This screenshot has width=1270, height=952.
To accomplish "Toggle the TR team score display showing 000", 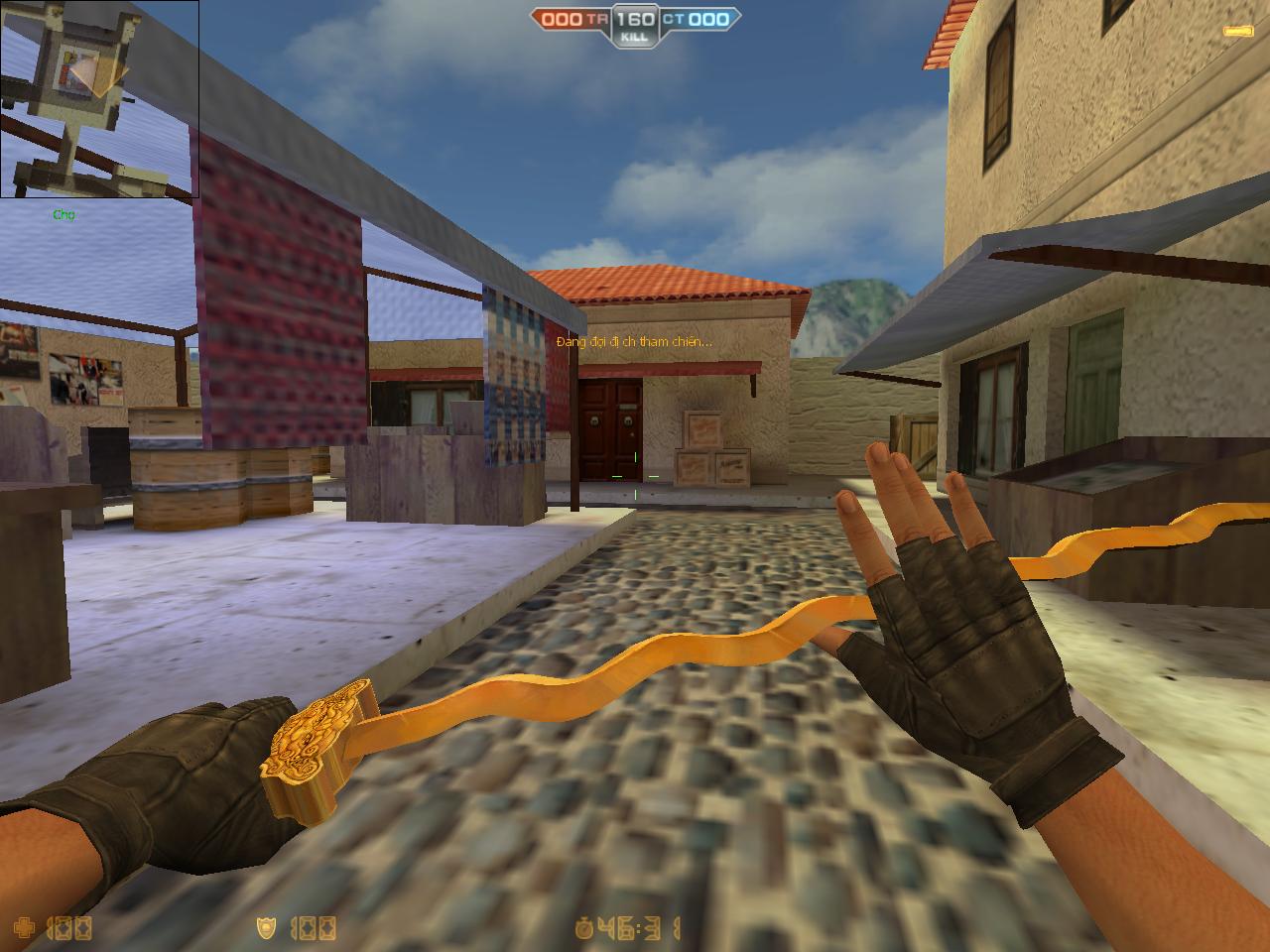I will click(561, 18).
